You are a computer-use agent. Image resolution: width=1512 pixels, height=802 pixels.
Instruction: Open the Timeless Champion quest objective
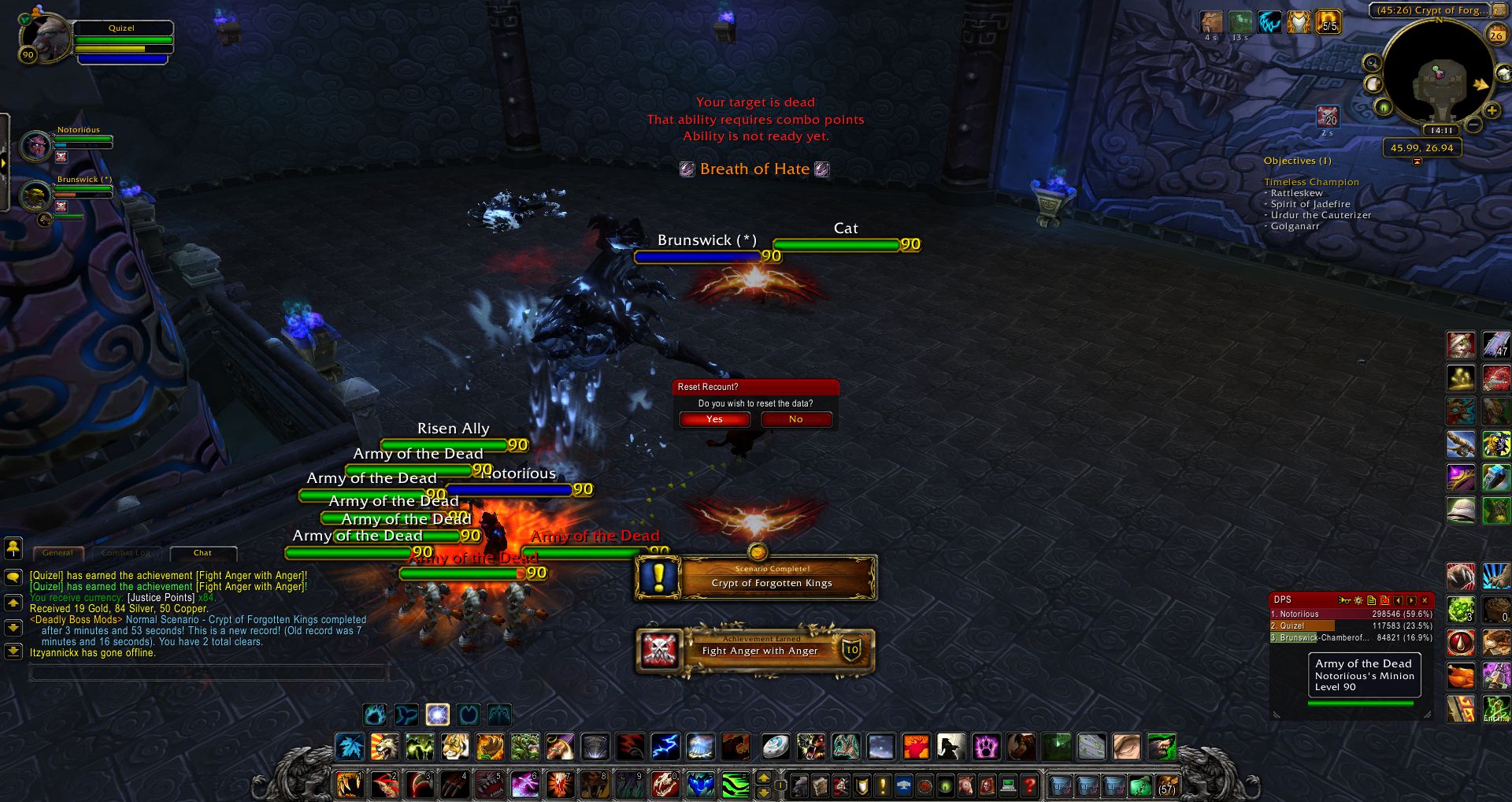click(1311, 182)
